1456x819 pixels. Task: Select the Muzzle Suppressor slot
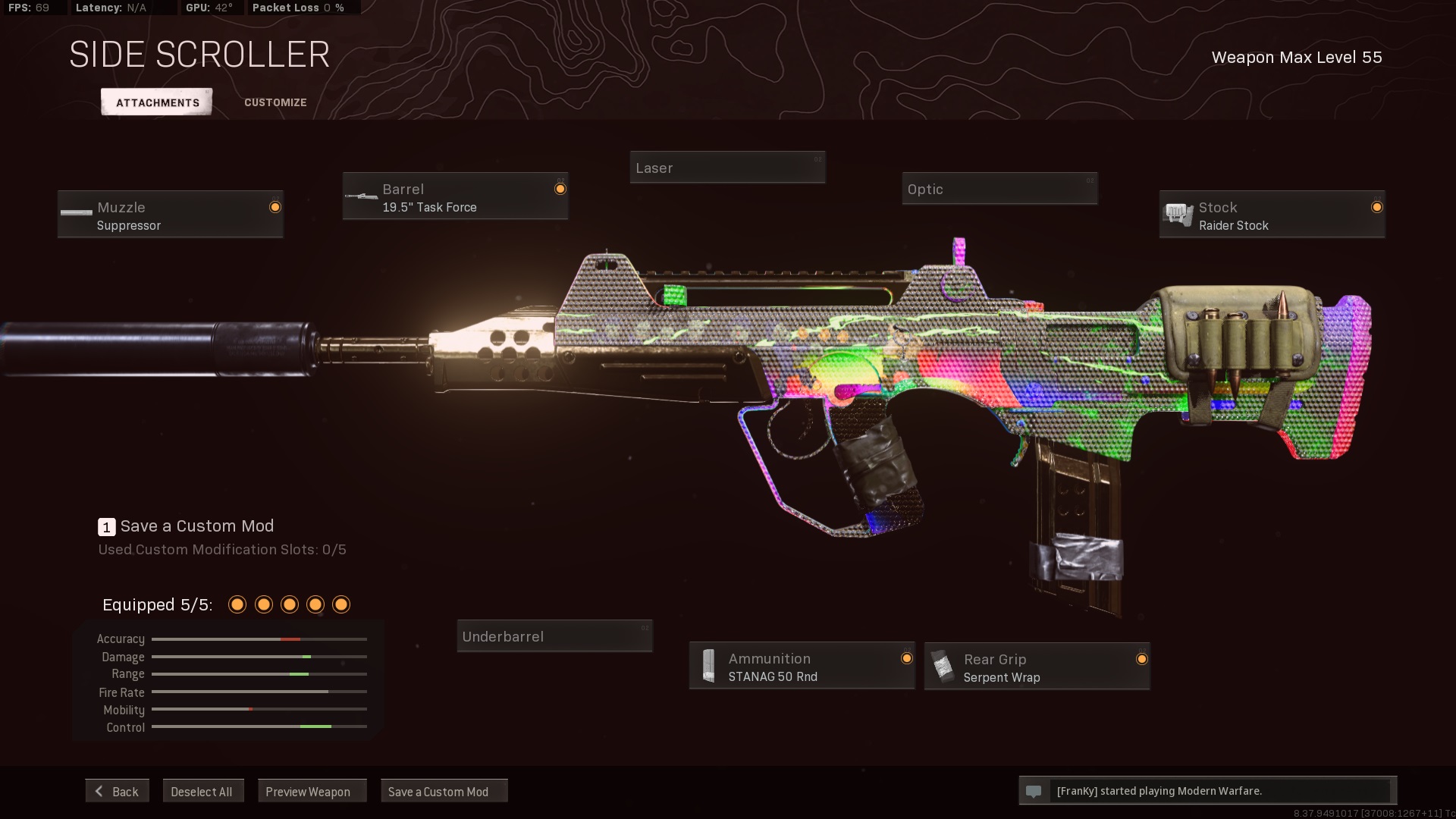click(171, 215)
